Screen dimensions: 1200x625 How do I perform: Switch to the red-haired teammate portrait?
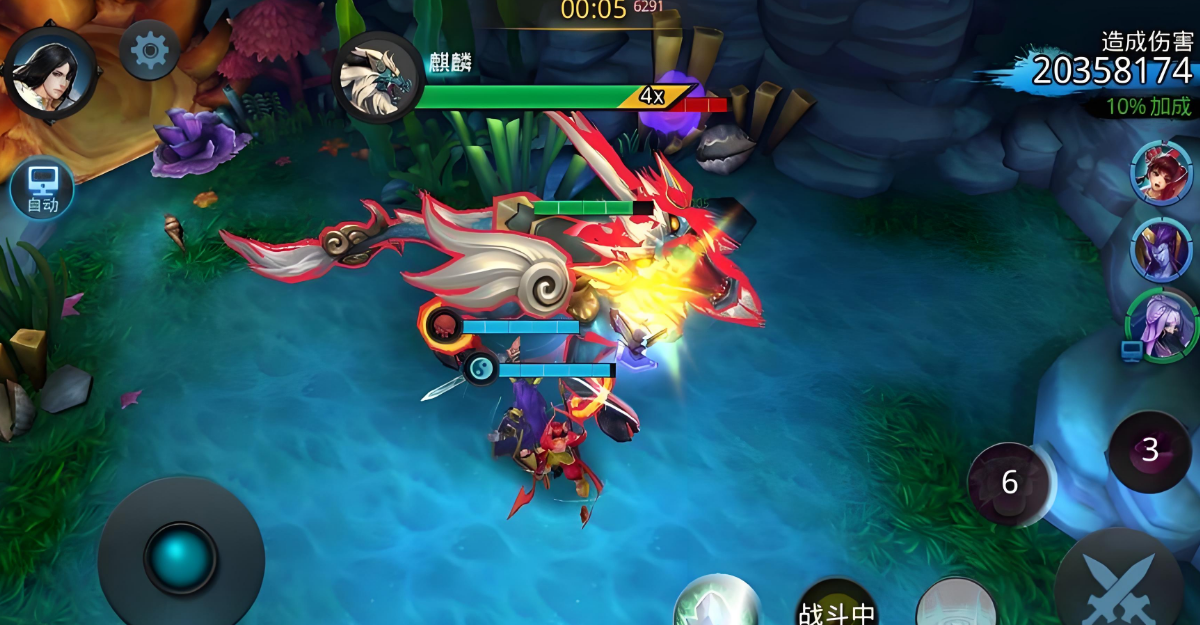click(x=1162, y=174)
